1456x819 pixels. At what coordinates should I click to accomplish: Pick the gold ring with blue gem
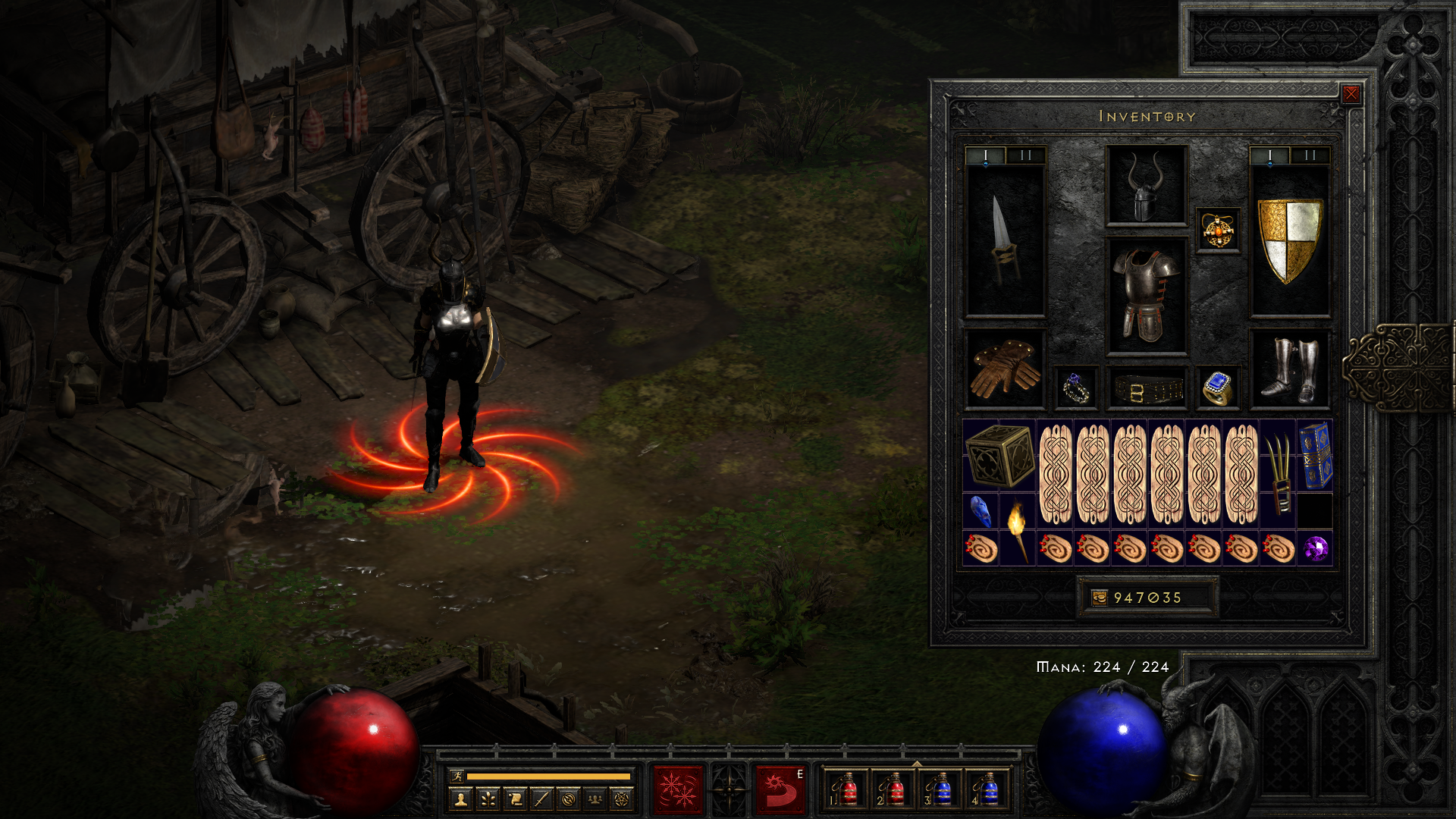[x=1217, y=388]
